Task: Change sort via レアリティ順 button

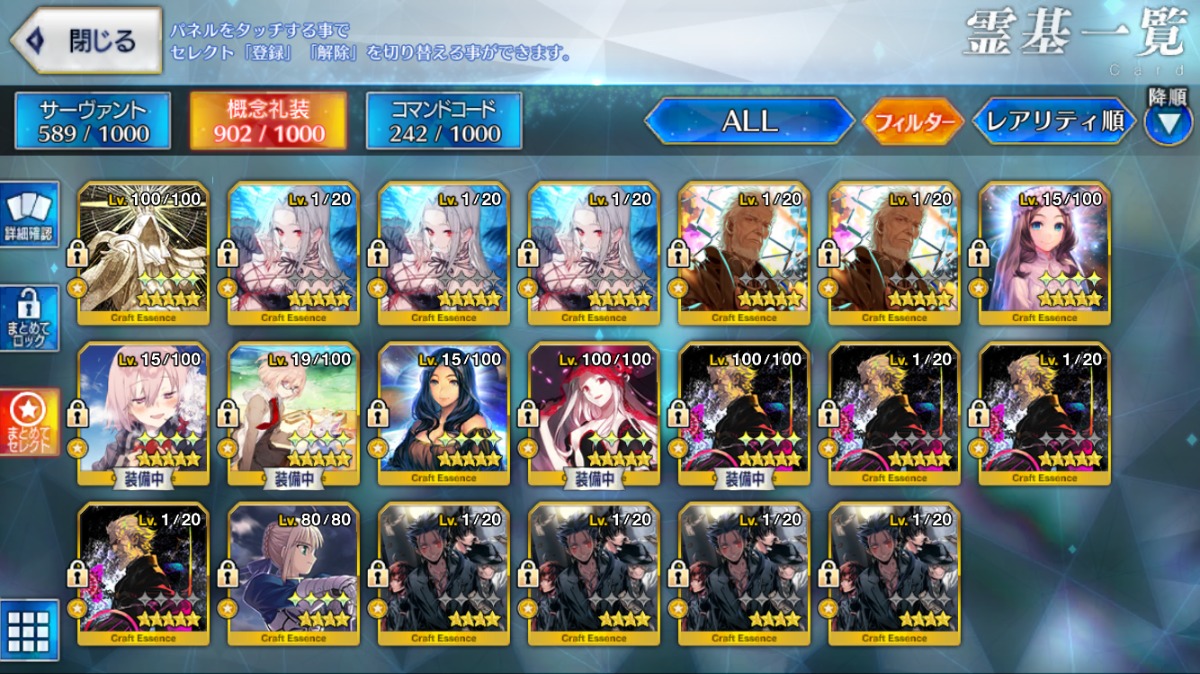Action: pos(1054,121)
